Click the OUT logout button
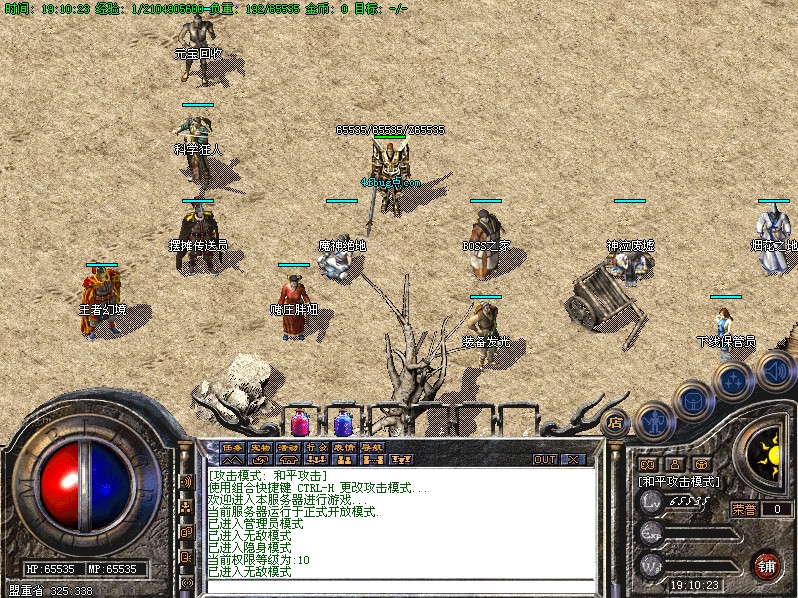The height and width of the screenshot is (598, 798). click(x=544, y=460)
